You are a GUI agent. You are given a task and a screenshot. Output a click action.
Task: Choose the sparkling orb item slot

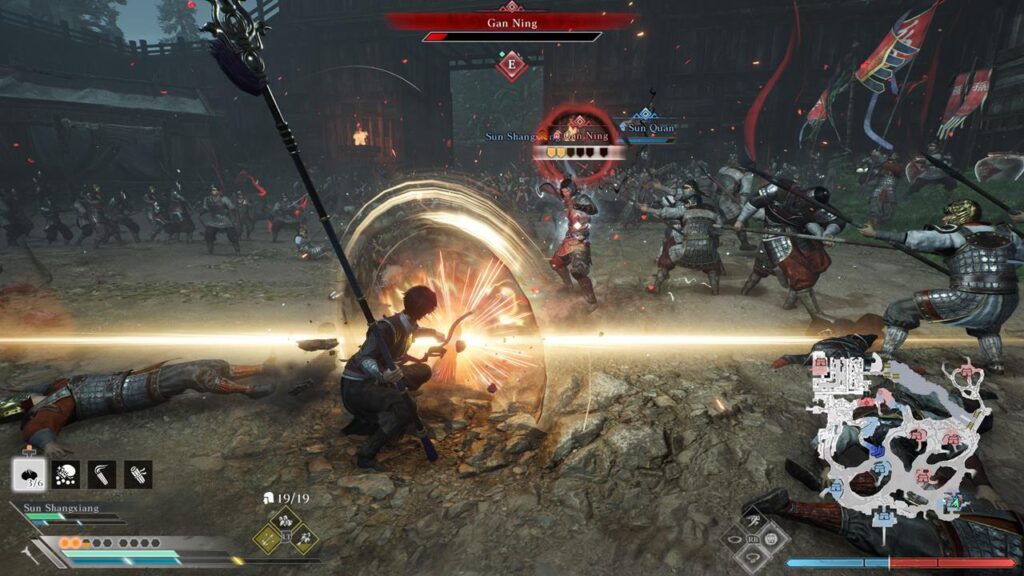coord(66,473)
